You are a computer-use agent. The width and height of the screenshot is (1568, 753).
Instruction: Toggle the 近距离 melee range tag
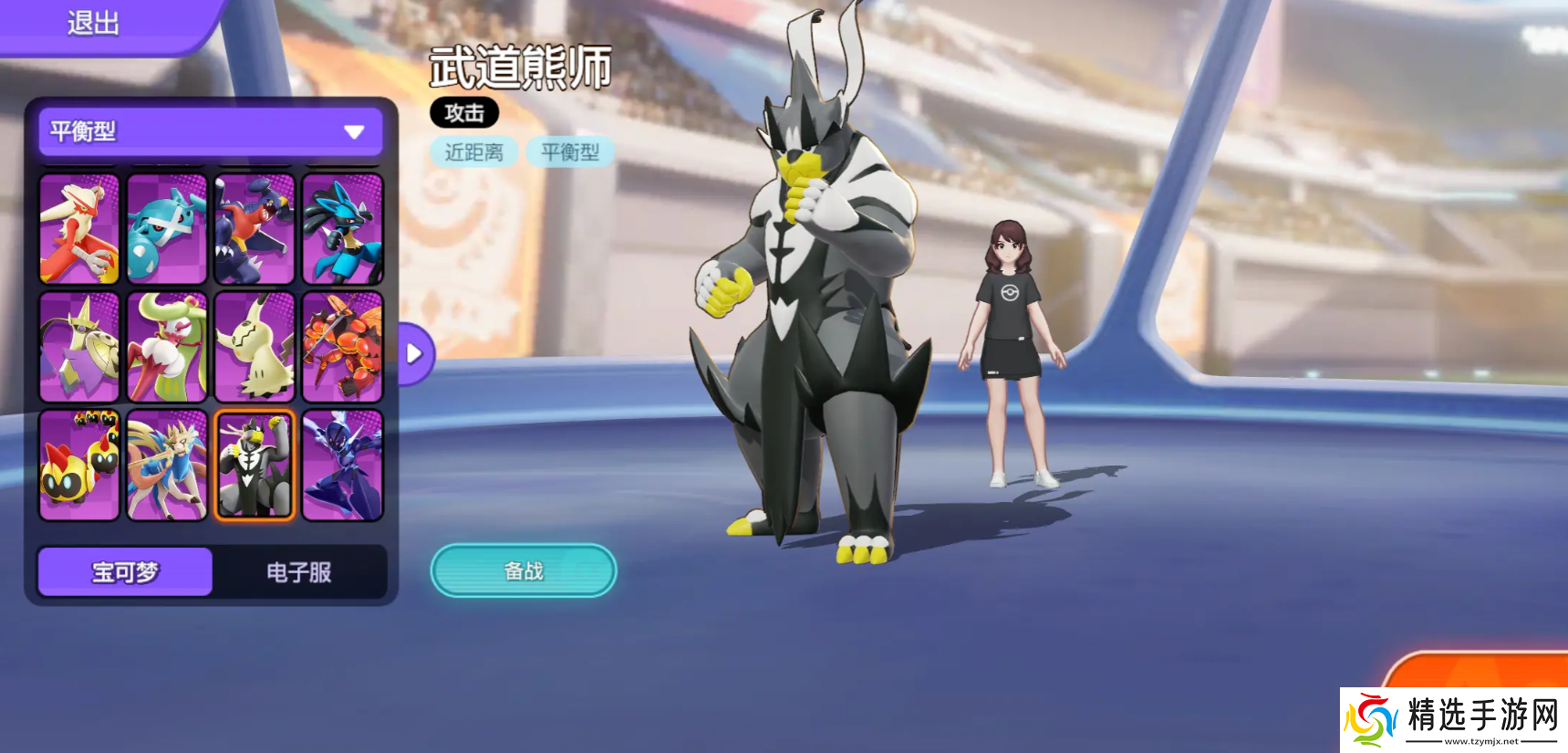[473, 152]
